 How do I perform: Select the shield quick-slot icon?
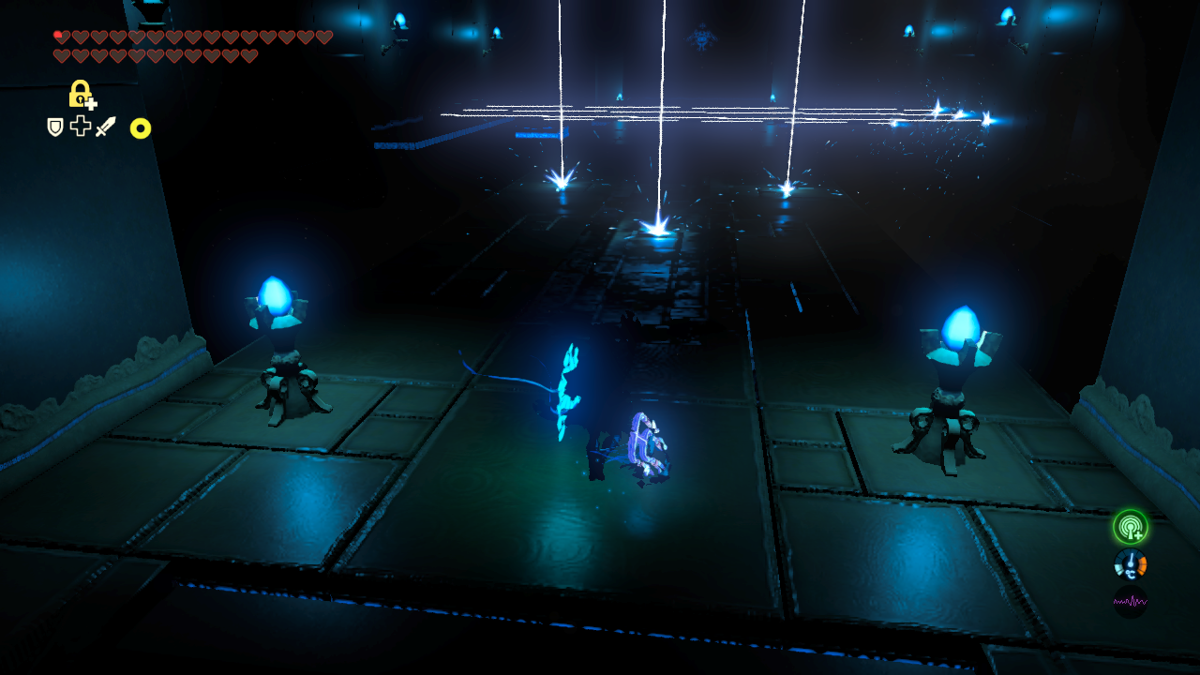click(56, 127)
